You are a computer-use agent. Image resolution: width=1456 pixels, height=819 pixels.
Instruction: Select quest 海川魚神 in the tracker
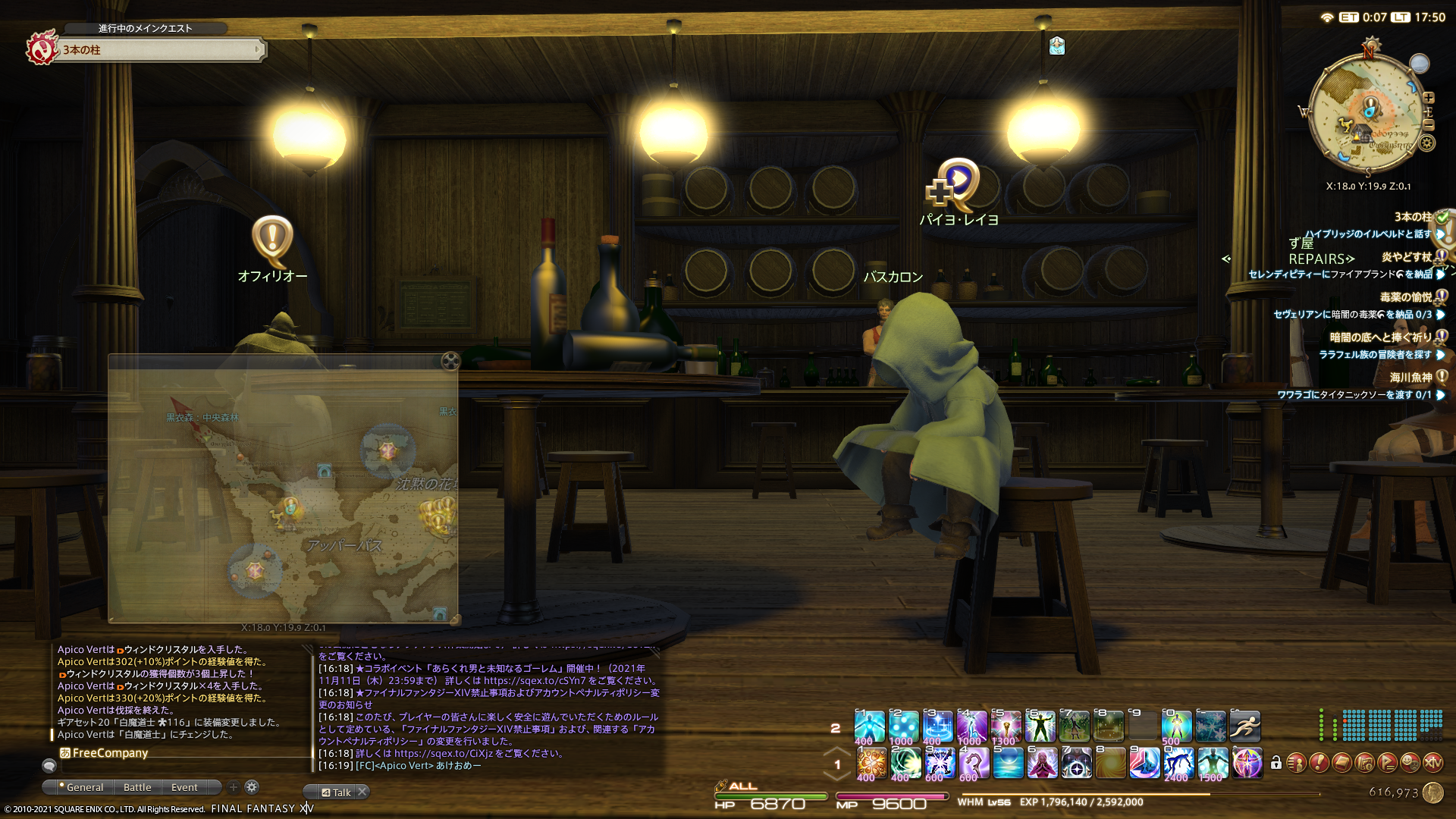1410,377
